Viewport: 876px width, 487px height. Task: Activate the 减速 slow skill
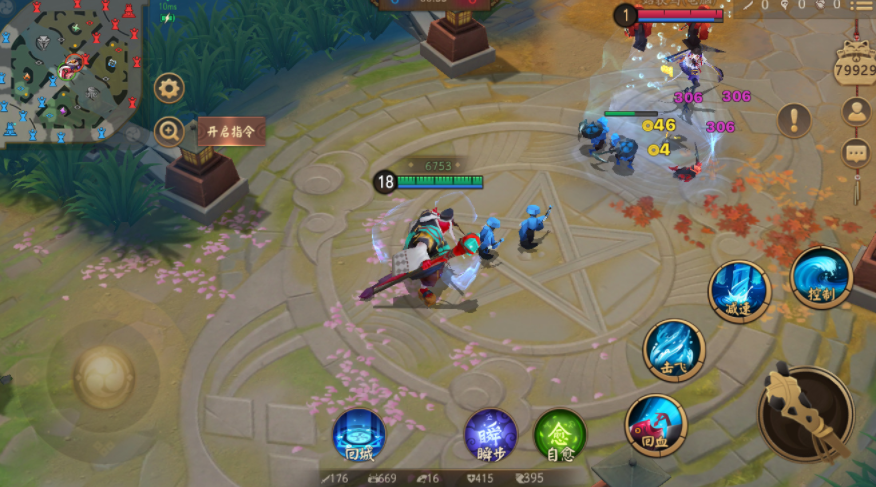point(739,291)
